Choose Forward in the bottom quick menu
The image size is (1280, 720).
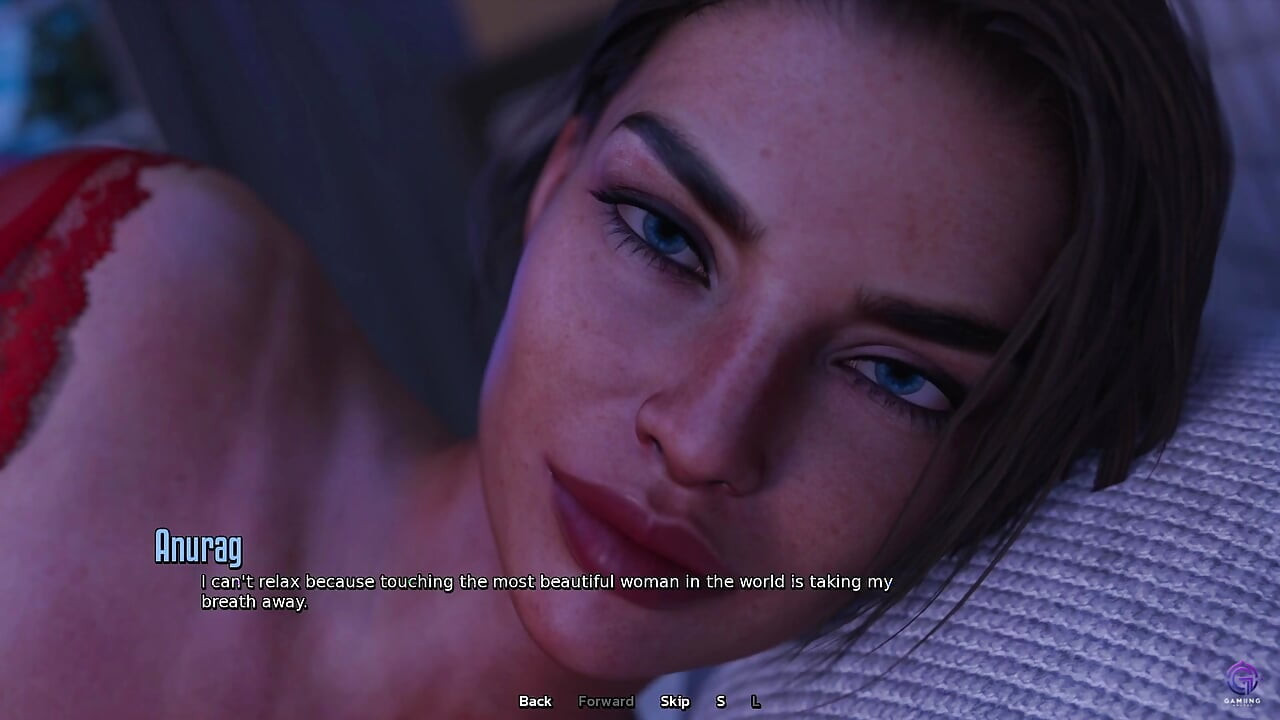click(605, 701)
